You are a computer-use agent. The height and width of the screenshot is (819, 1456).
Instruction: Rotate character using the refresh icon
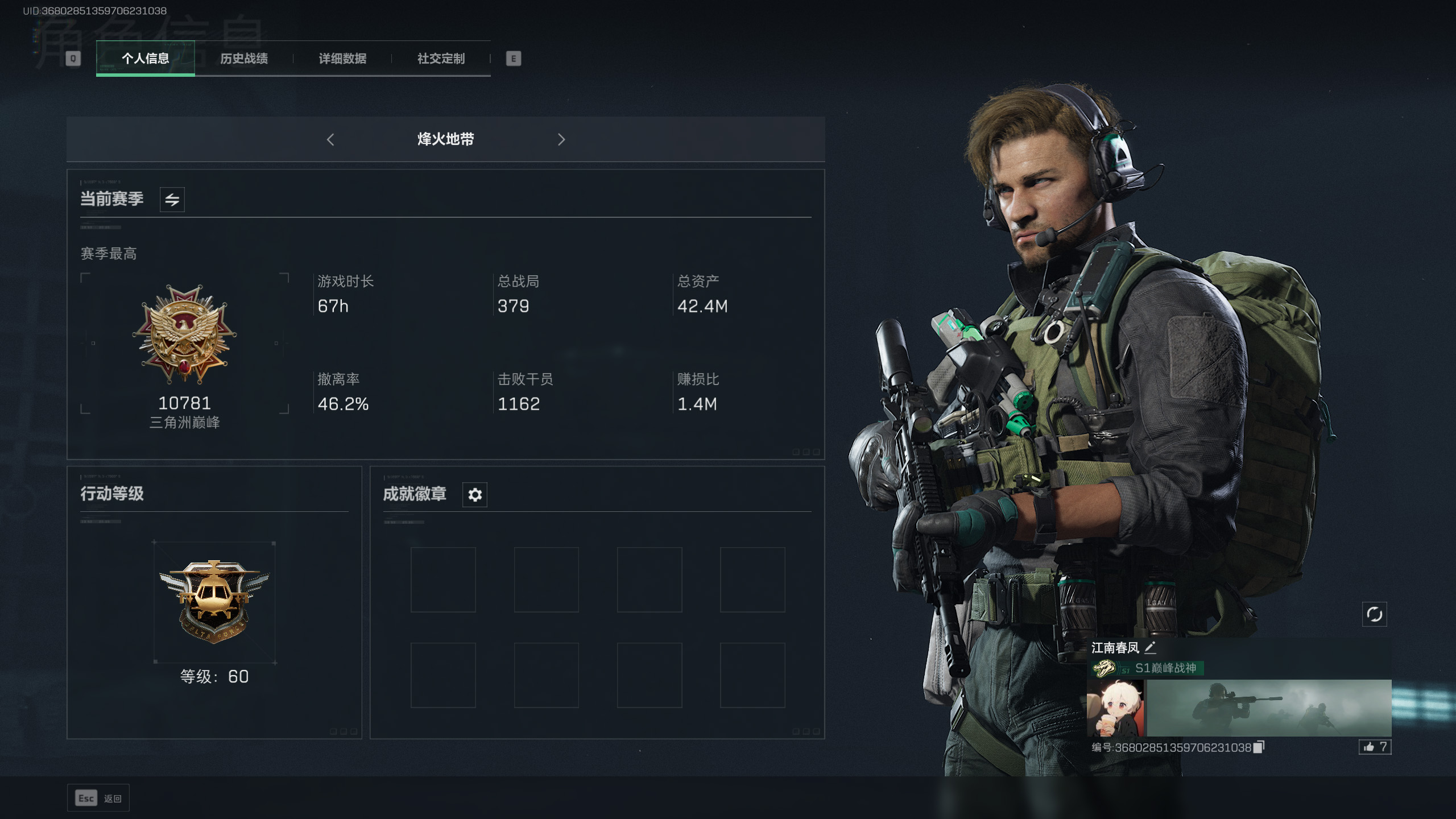pyautogui.click(x=1374, y=614)
